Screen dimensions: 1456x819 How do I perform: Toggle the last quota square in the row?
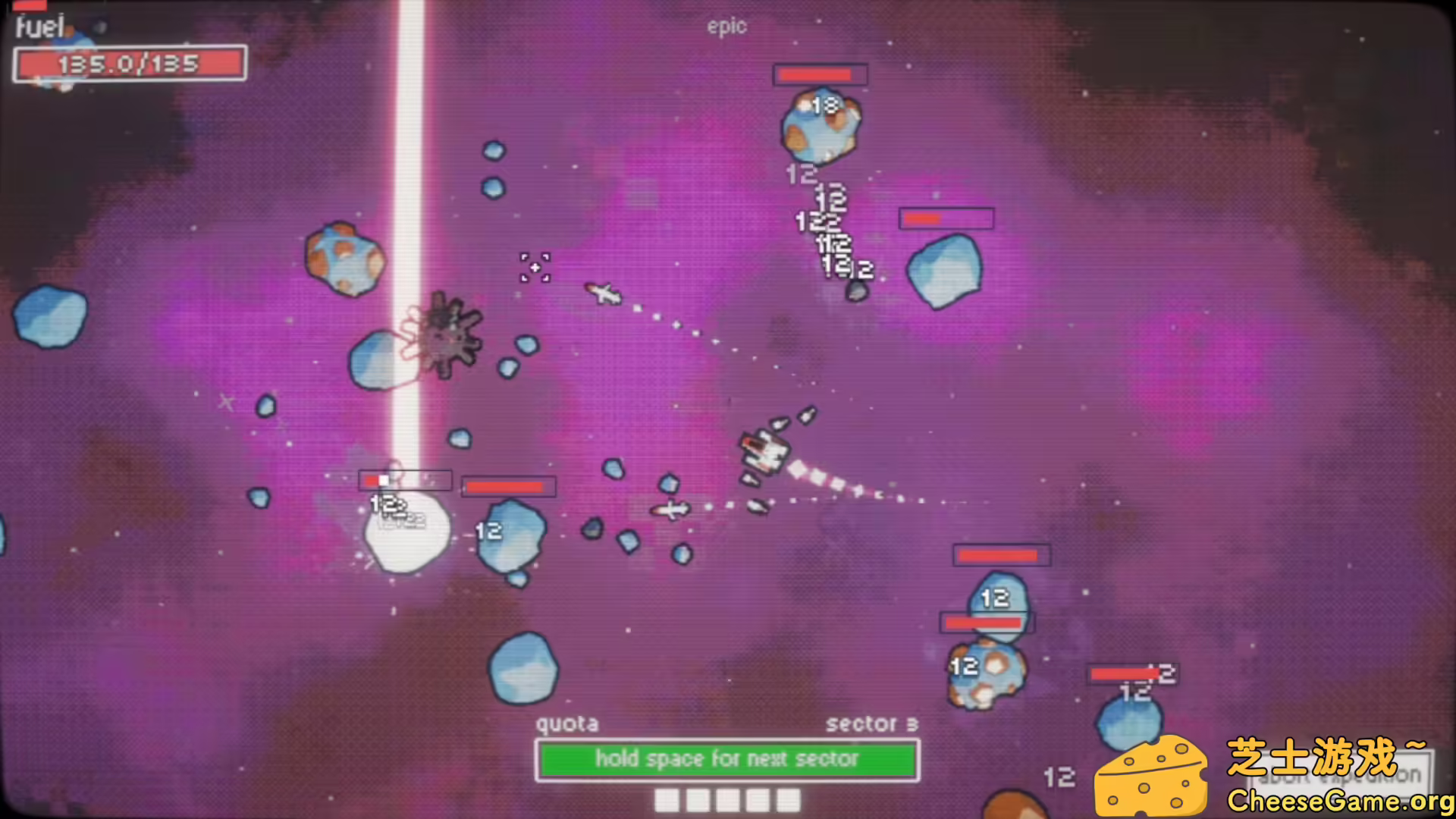[x=789, y=799]
